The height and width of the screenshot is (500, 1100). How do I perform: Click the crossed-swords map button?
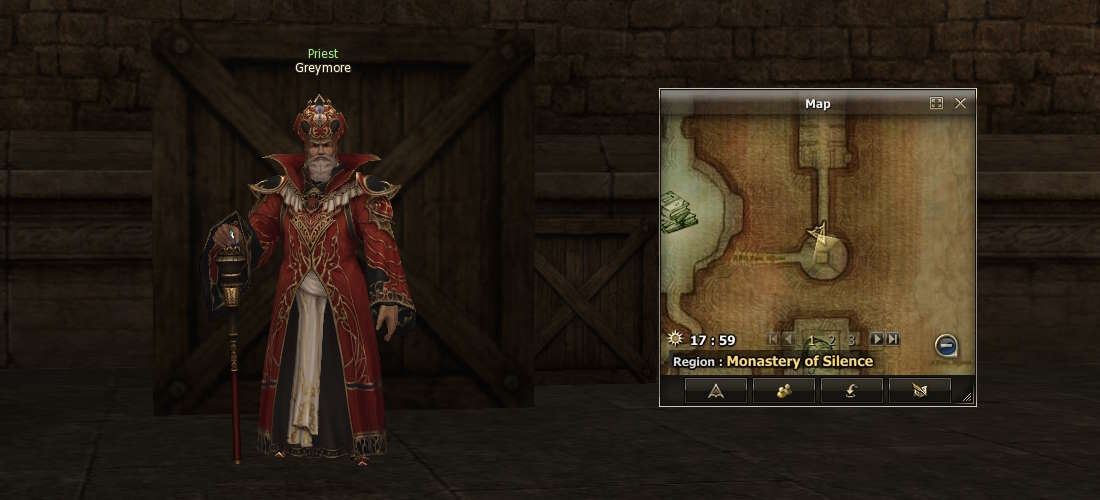click(x=920, y=391)
